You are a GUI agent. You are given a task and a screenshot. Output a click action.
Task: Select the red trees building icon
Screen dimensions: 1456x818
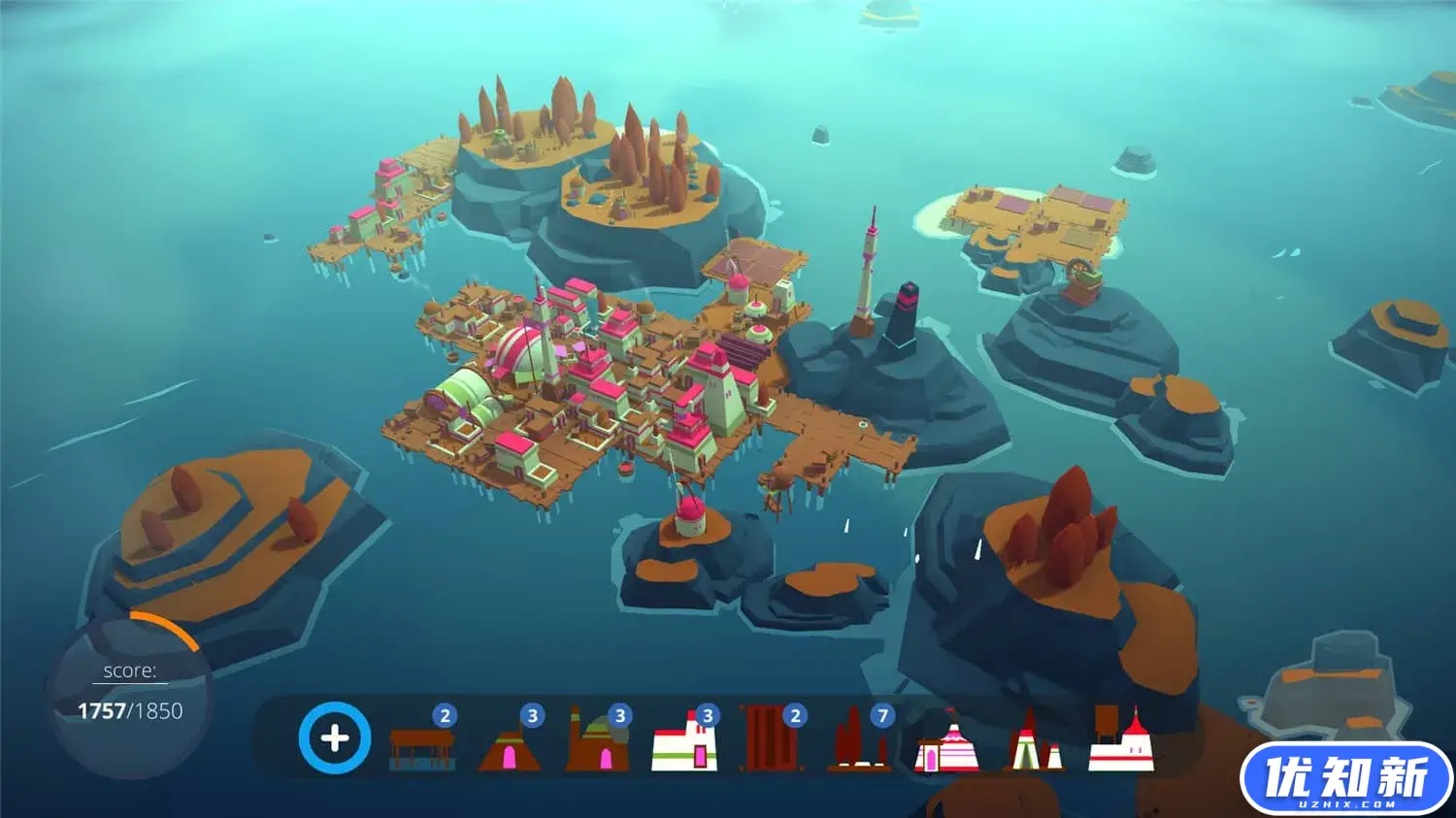click(x=858, y=745)
